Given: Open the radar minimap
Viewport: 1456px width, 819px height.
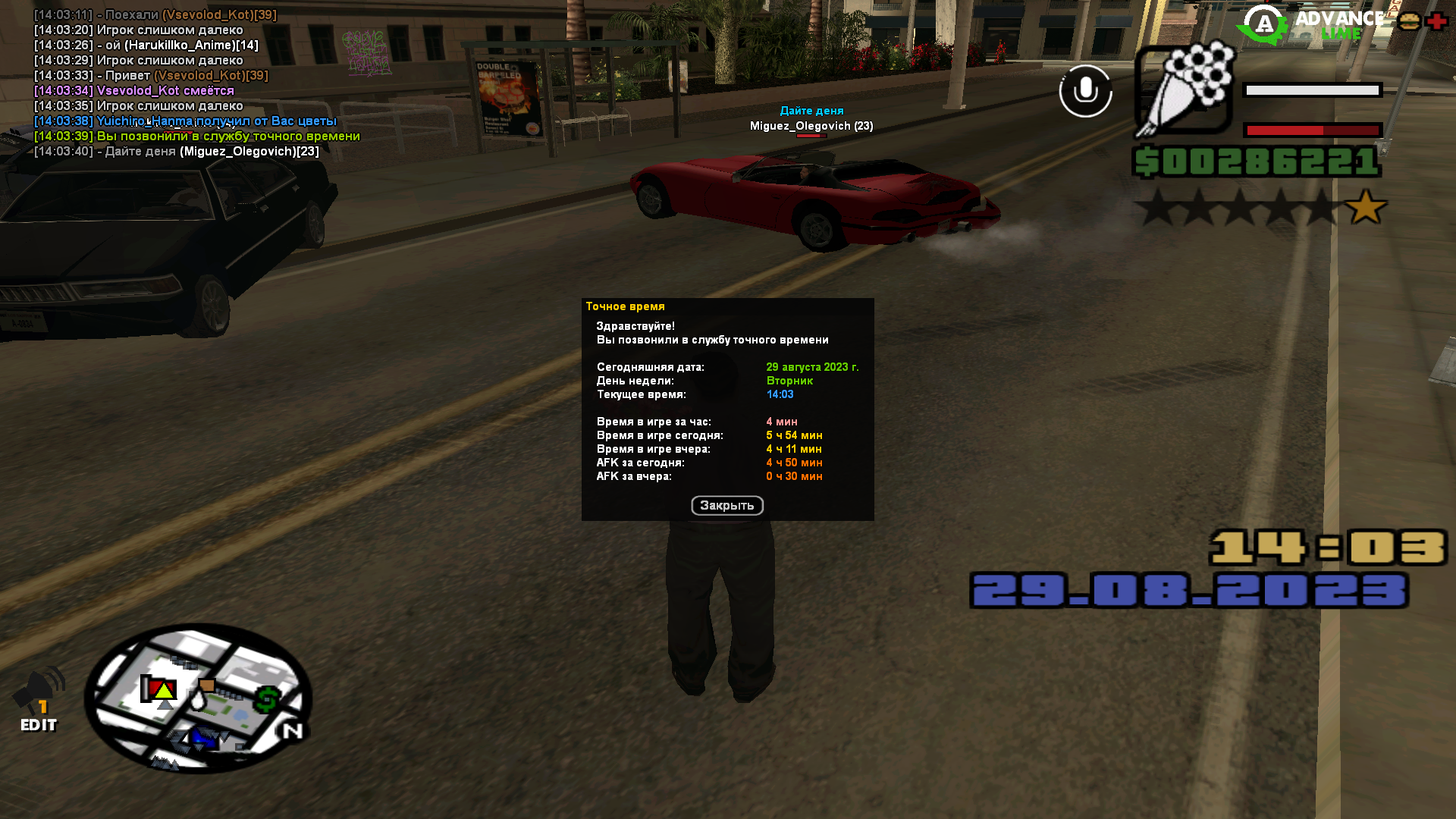Looking at the screenshot, I should click(198, 698).
